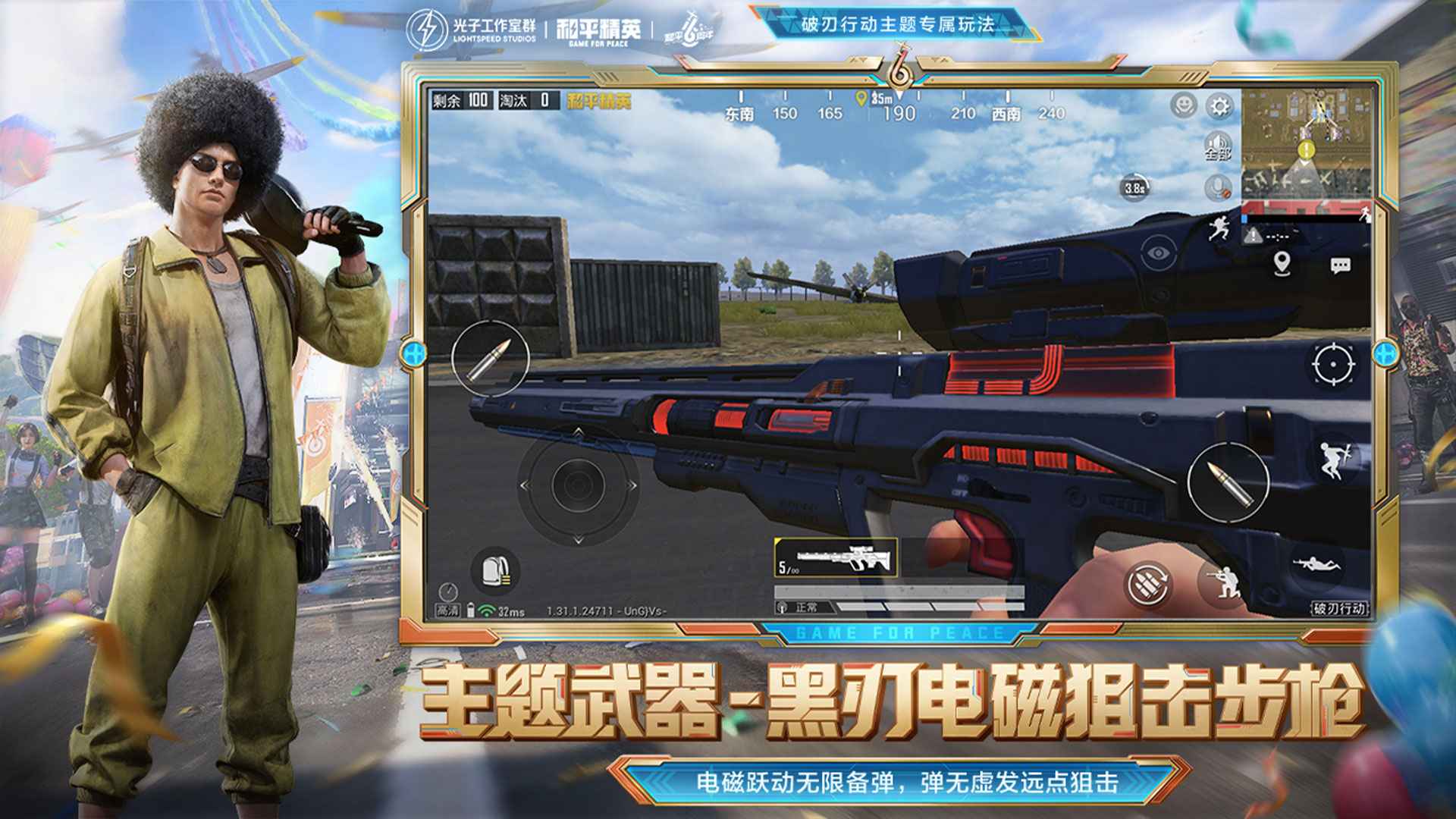
Task: Reload with the ammo reload icon
Action: pyautogui.click(x=1147, y=584)
